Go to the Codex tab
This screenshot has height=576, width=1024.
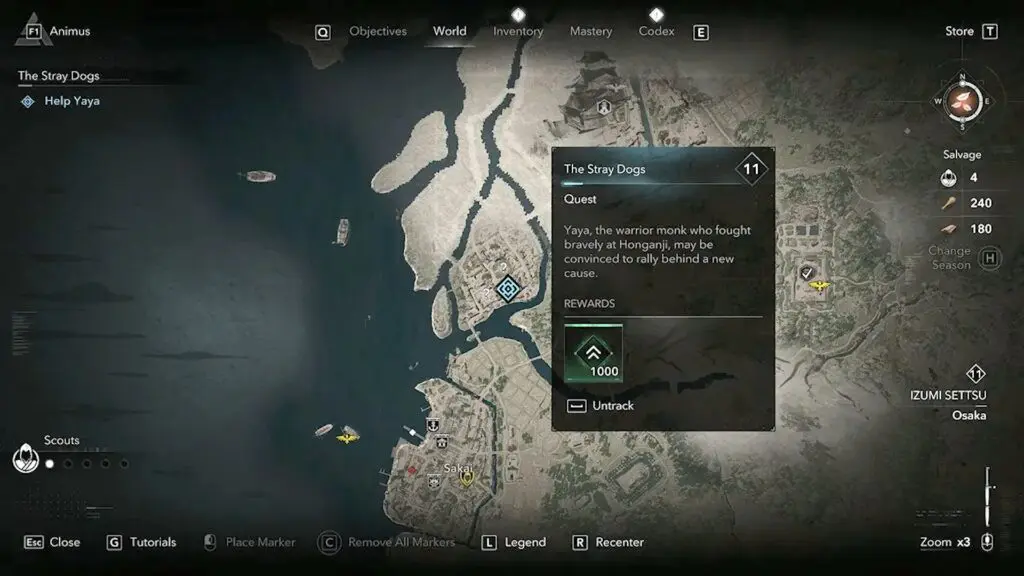656,31
